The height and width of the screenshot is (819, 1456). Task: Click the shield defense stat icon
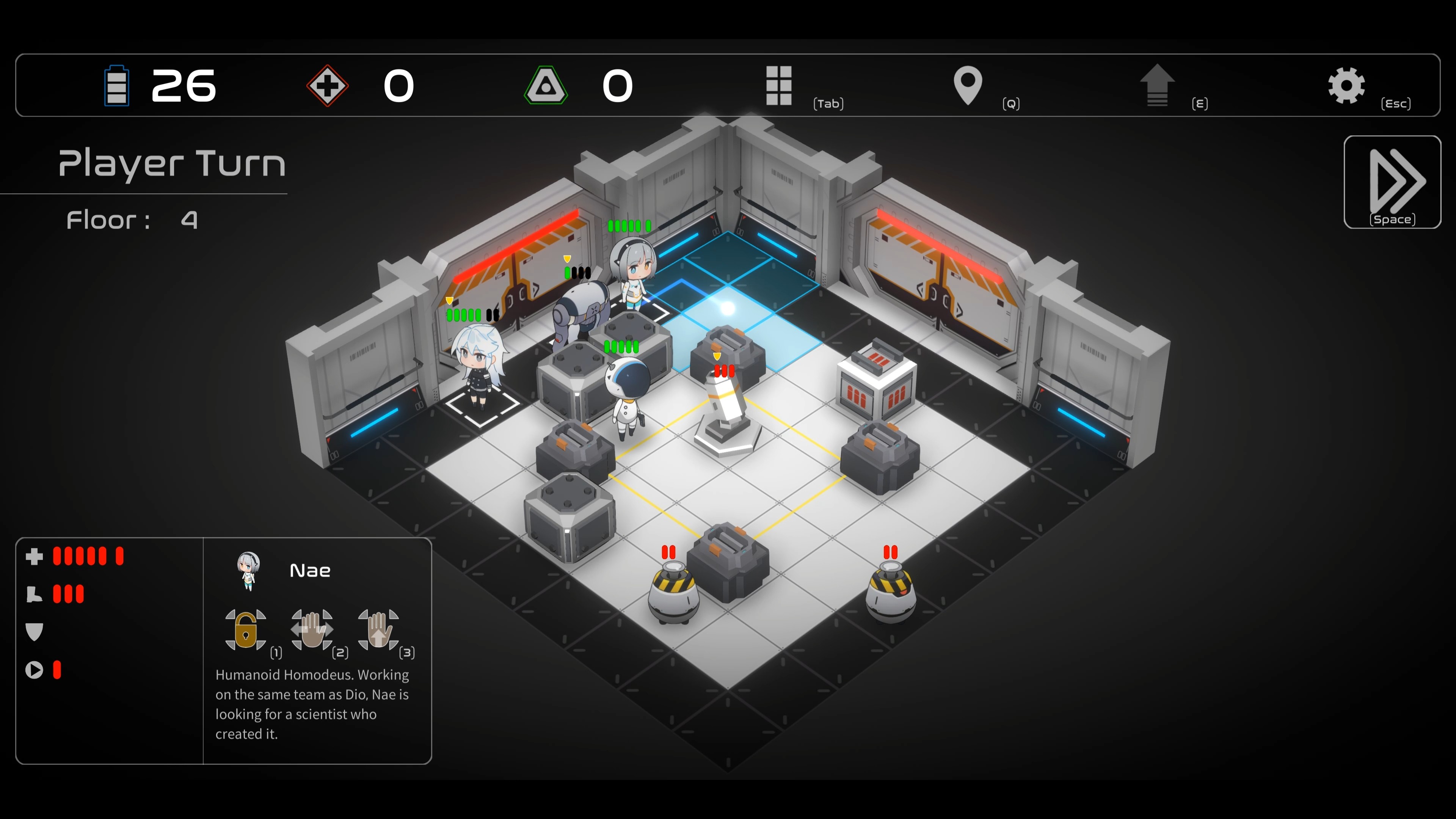coord(35,632)
